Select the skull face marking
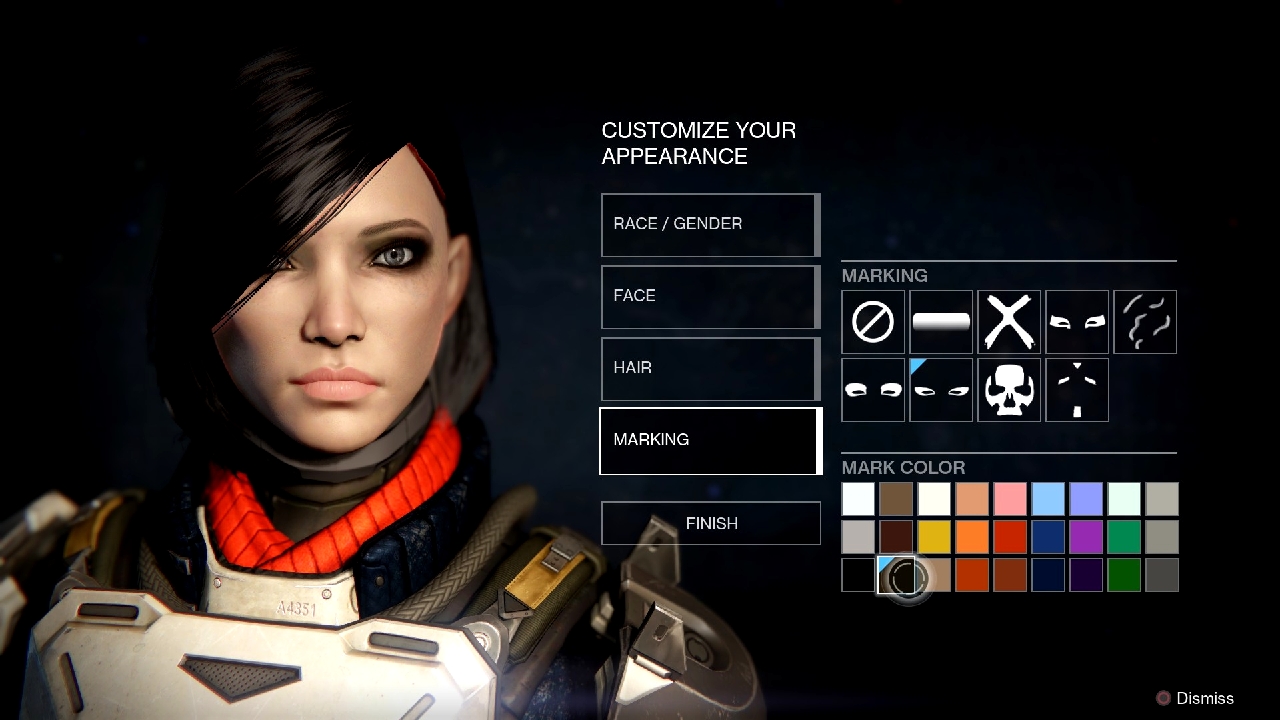Screen dimensions: 1280x720 click(x=1009, y=390)
